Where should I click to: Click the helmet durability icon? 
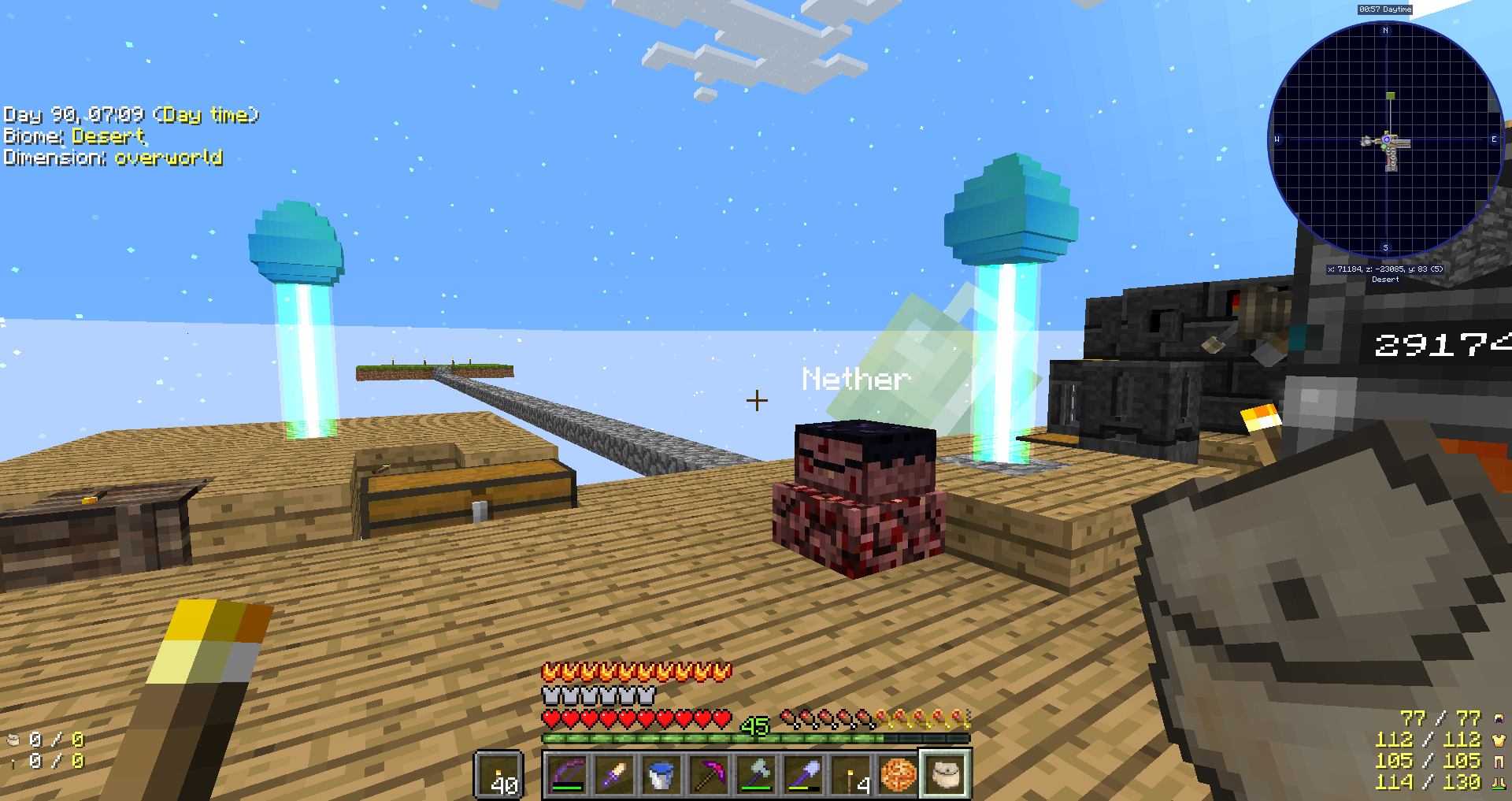click(x=1499, y=718)
